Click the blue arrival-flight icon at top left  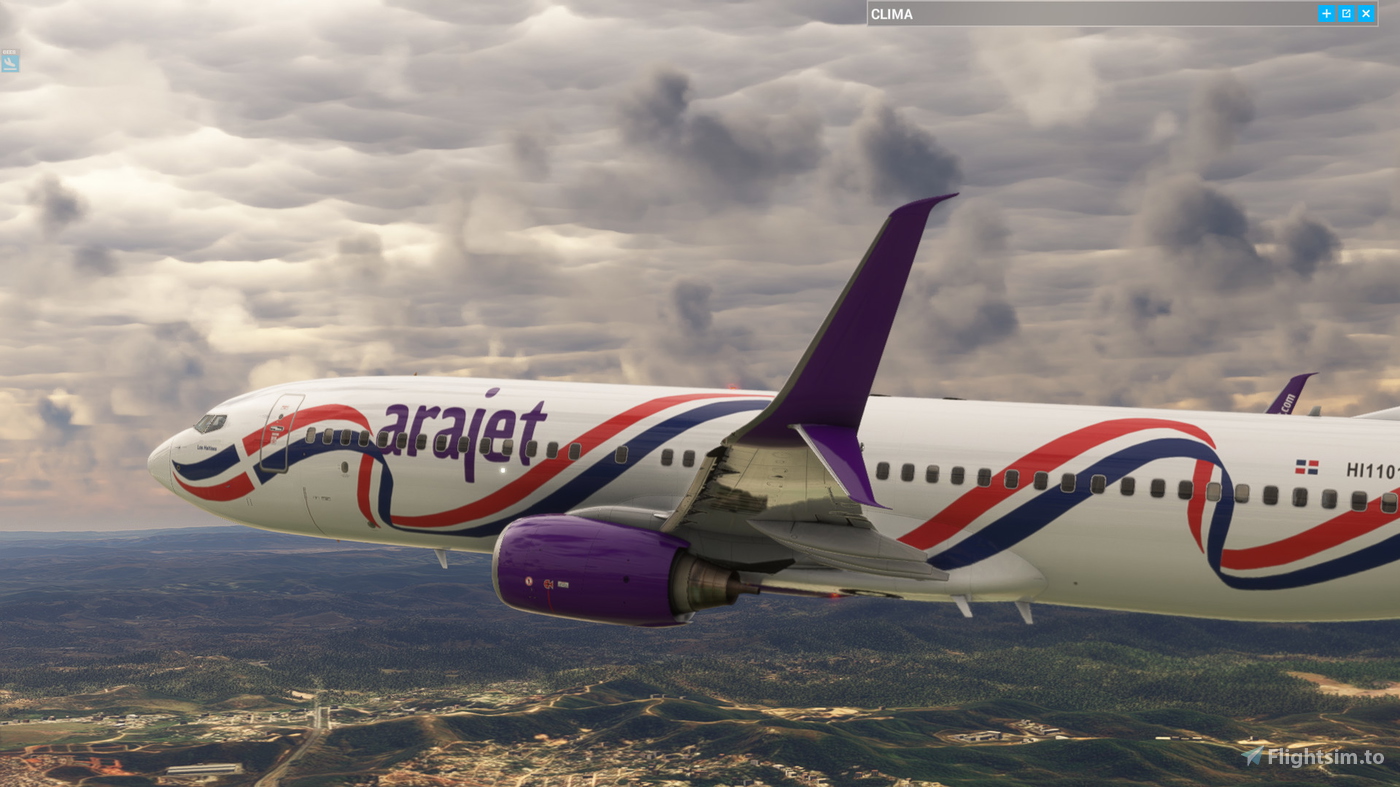point(11,62)
